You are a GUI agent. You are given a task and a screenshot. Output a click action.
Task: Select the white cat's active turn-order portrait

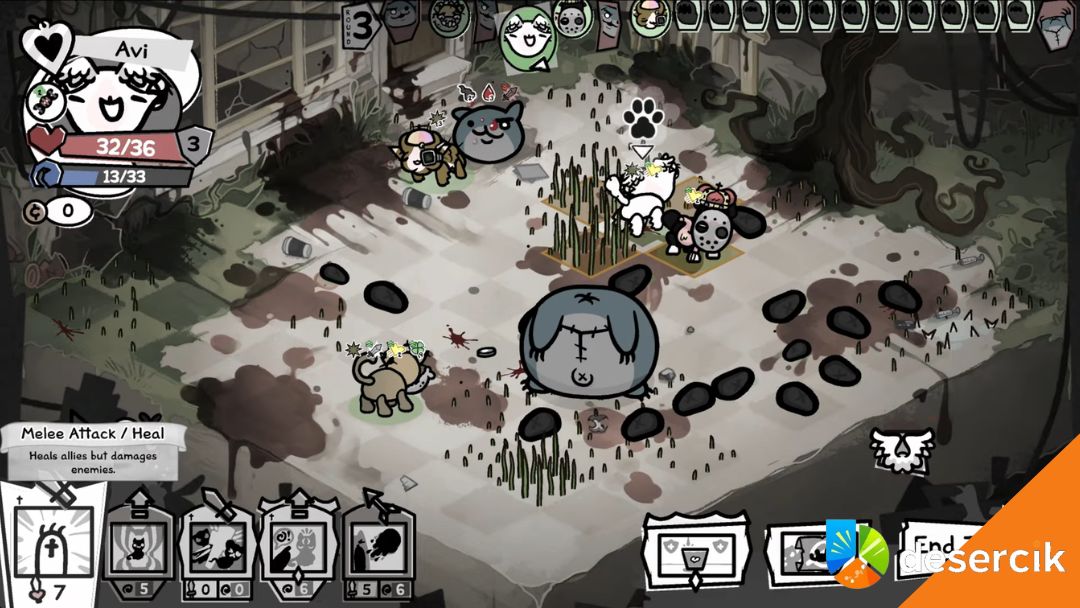527,38
